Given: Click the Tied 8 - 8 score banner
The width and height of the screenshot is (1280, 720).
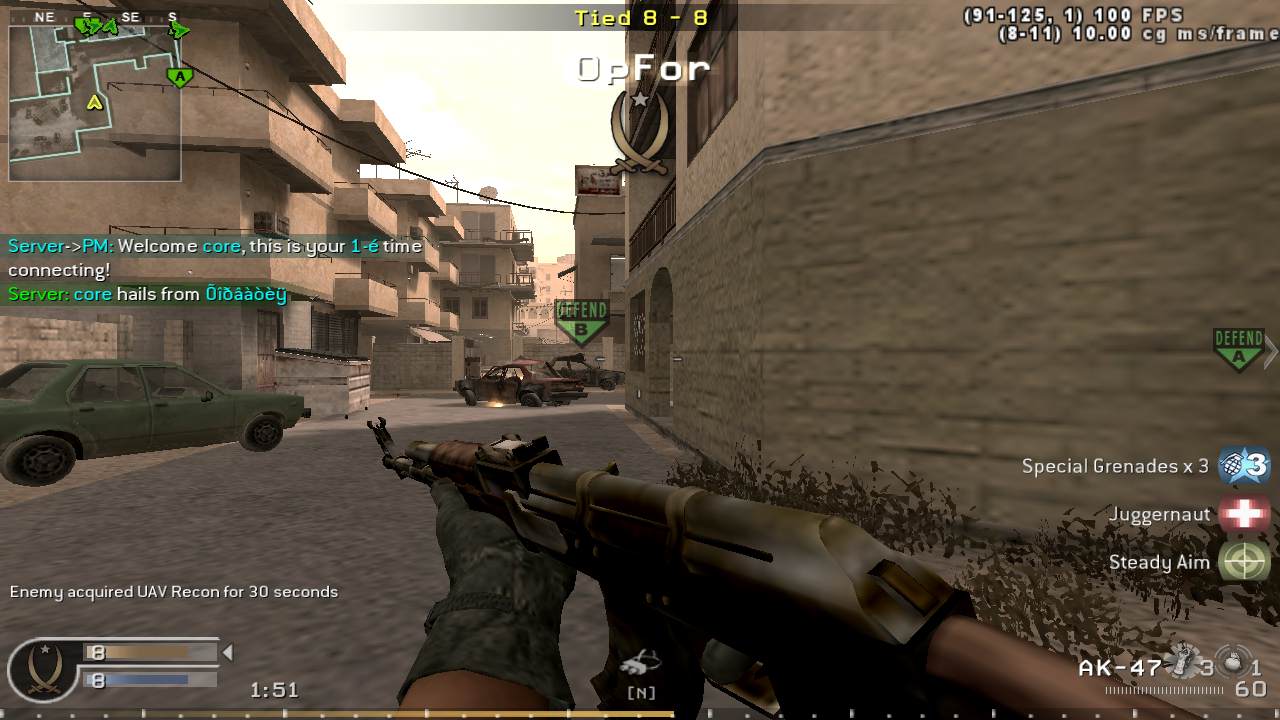Looking at the screenshot, I should pyautogui.click(x=640, y=16).
